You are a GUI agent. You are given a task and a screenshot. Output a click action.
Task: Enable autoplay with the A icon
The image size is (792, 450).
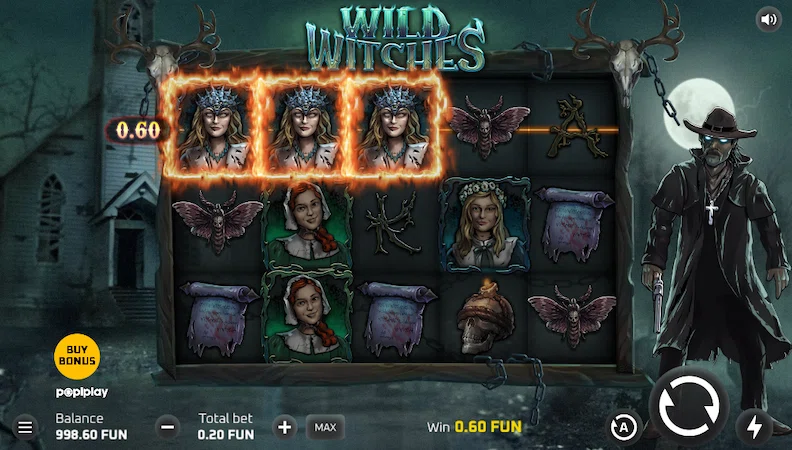pyautogui.click(x=624, y=427)
